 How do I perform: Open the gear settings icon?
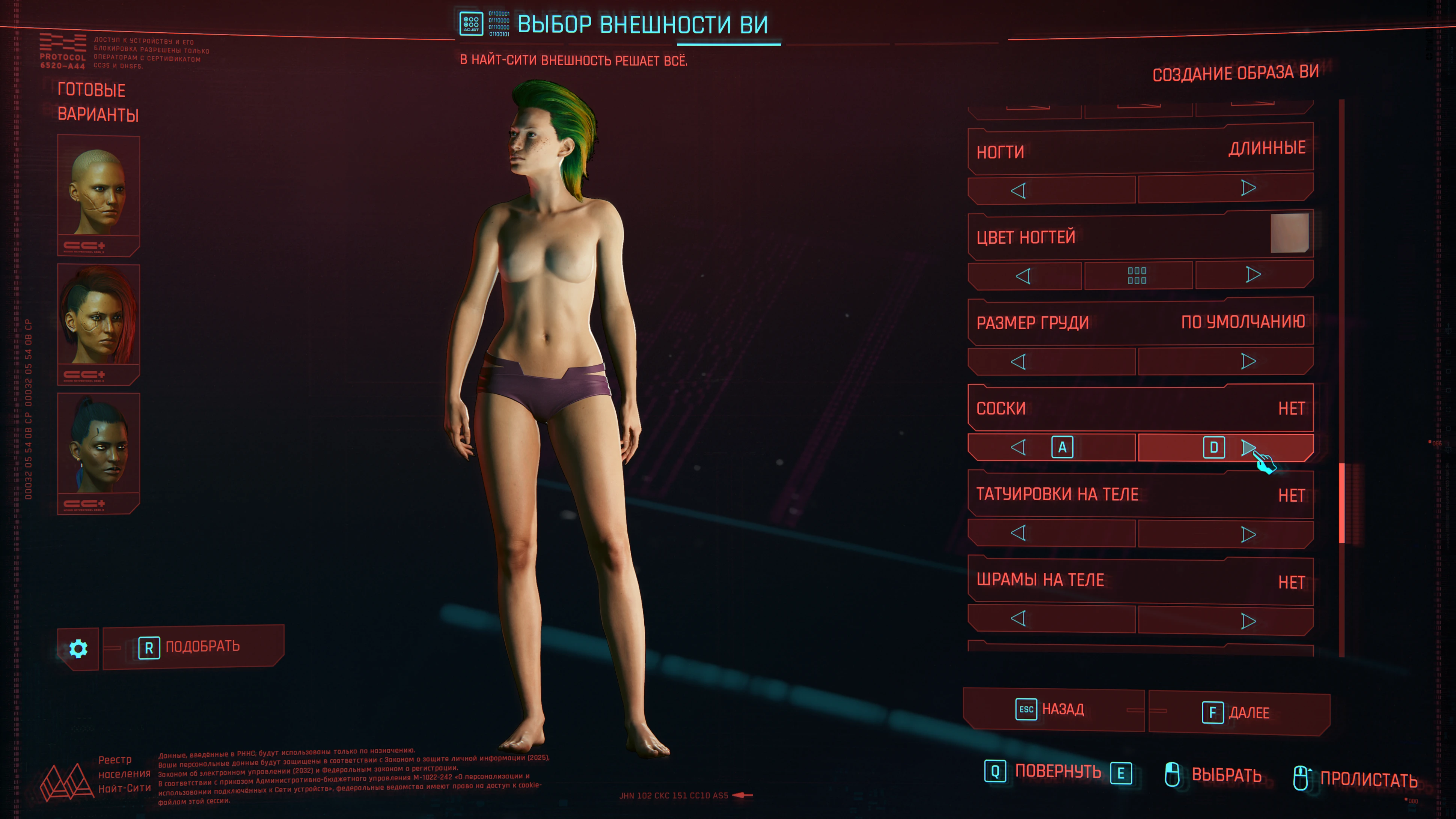tap(78, 648)
